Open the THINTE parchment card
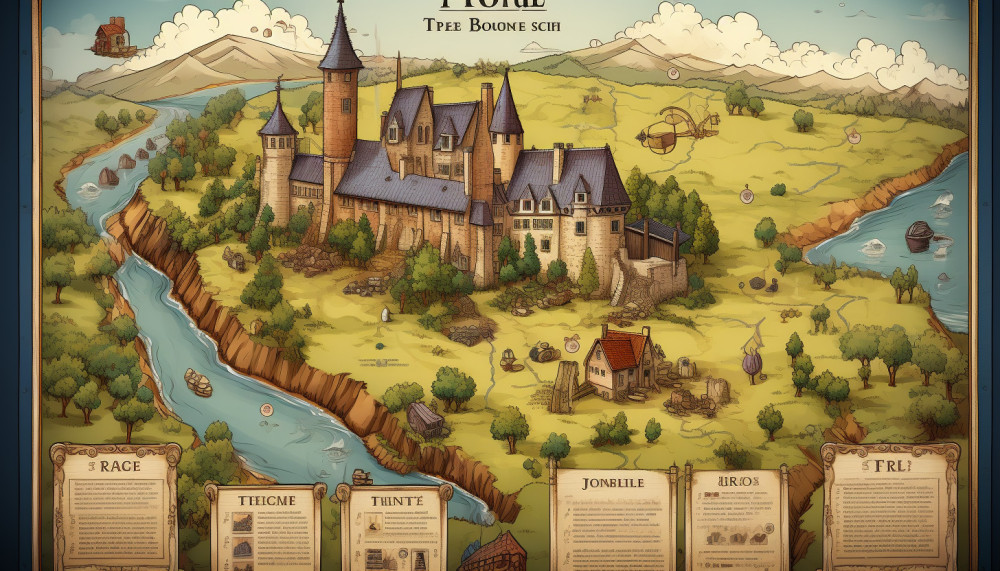Image resolution: width=1000 pixels, height=571 pixels. click(393, 527)
